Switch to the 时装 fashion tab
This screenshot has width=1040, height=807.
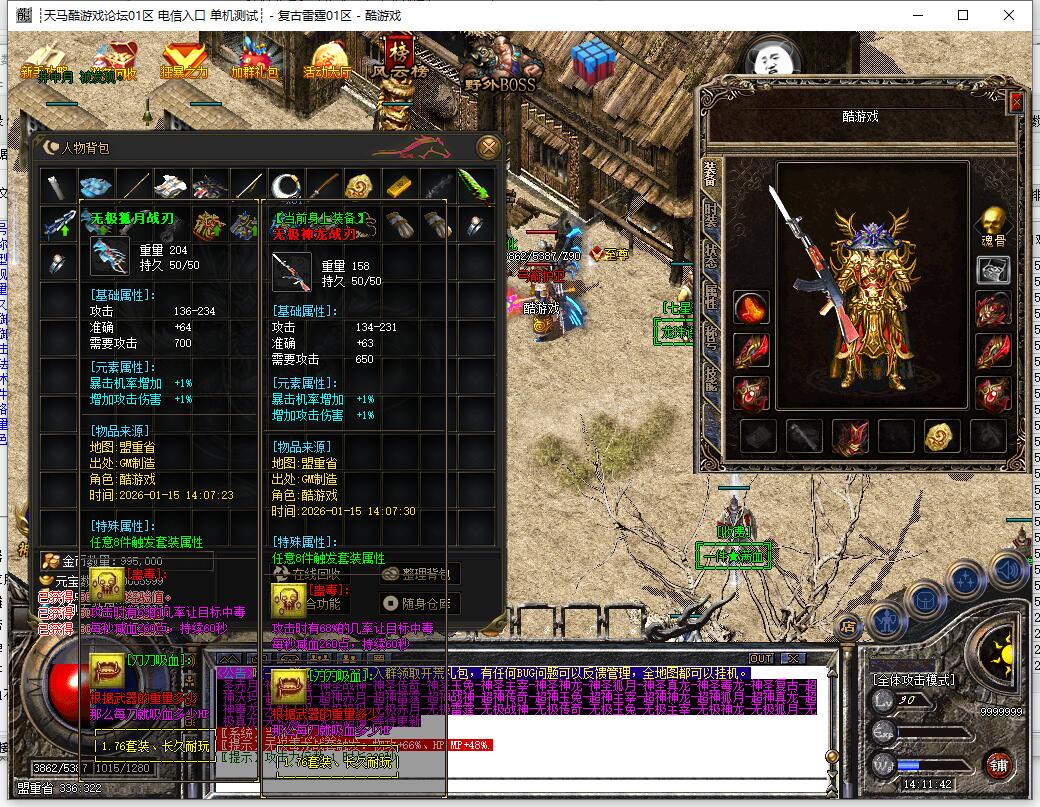click(x=710, y=220)
